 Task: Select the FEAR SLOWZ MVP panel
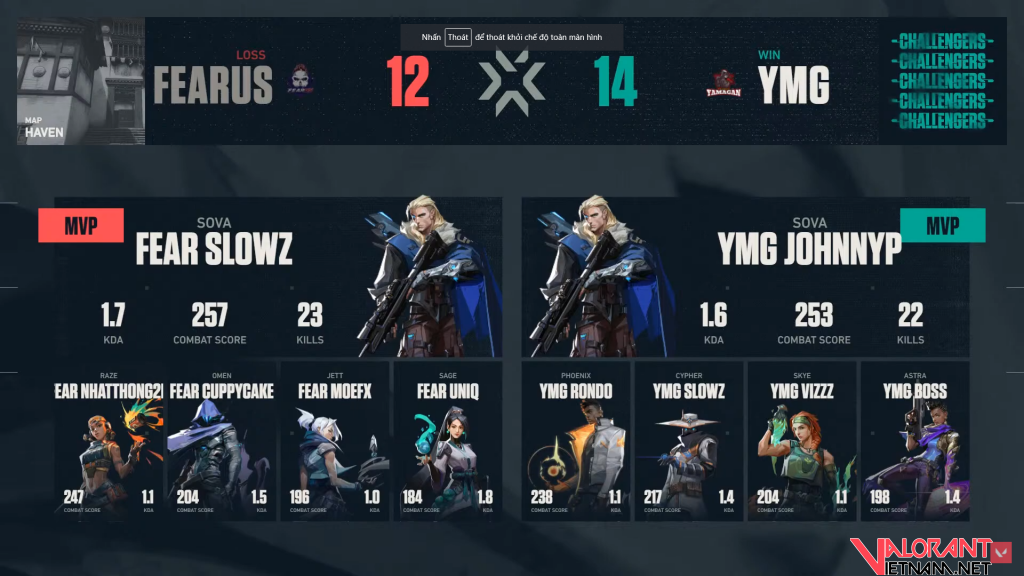point(278,277)
